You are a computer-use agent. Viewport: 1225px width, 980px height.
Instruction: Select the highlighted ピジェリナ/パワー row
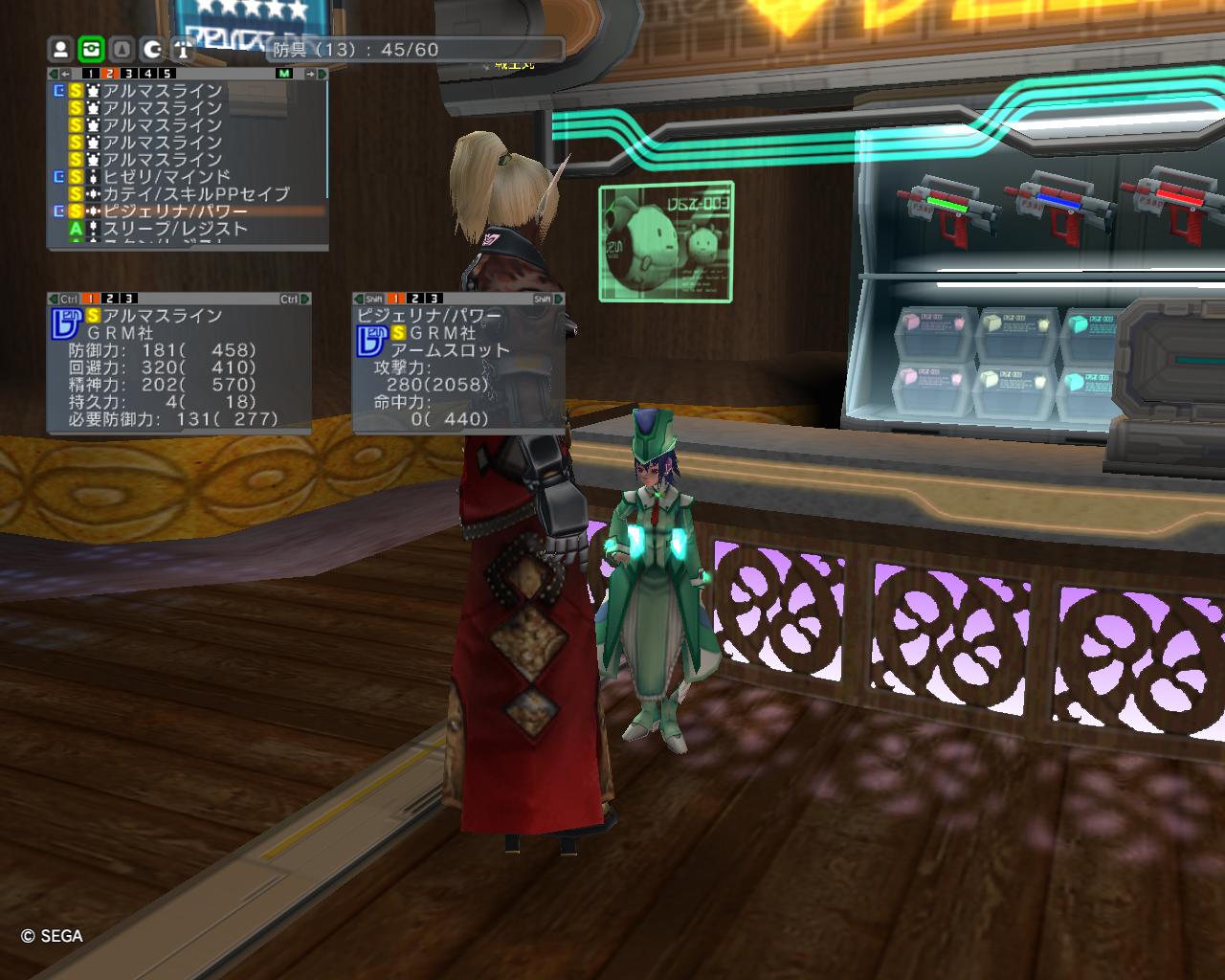tap(174, 212)
